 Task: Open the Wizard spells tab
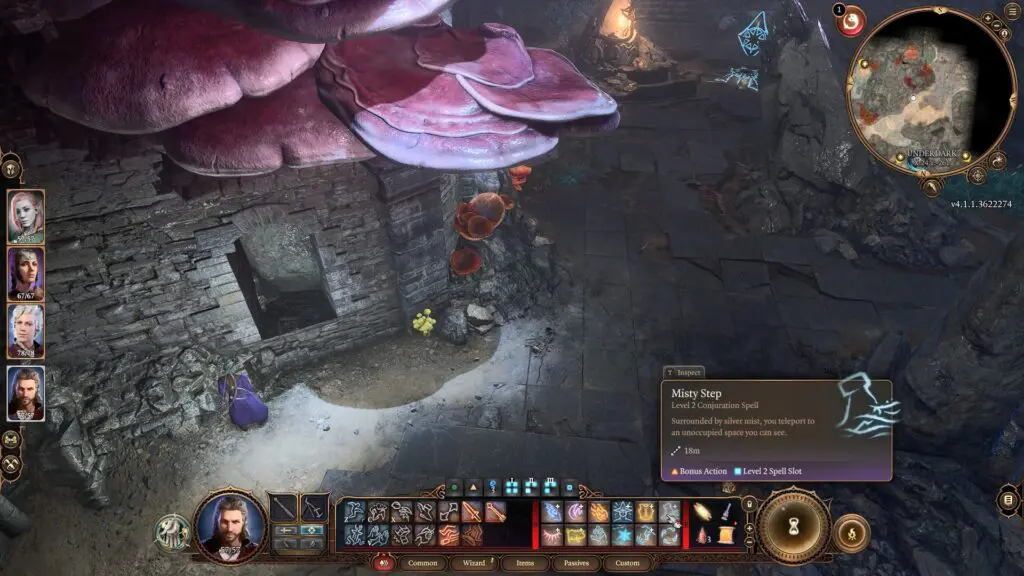click(473, 563)
